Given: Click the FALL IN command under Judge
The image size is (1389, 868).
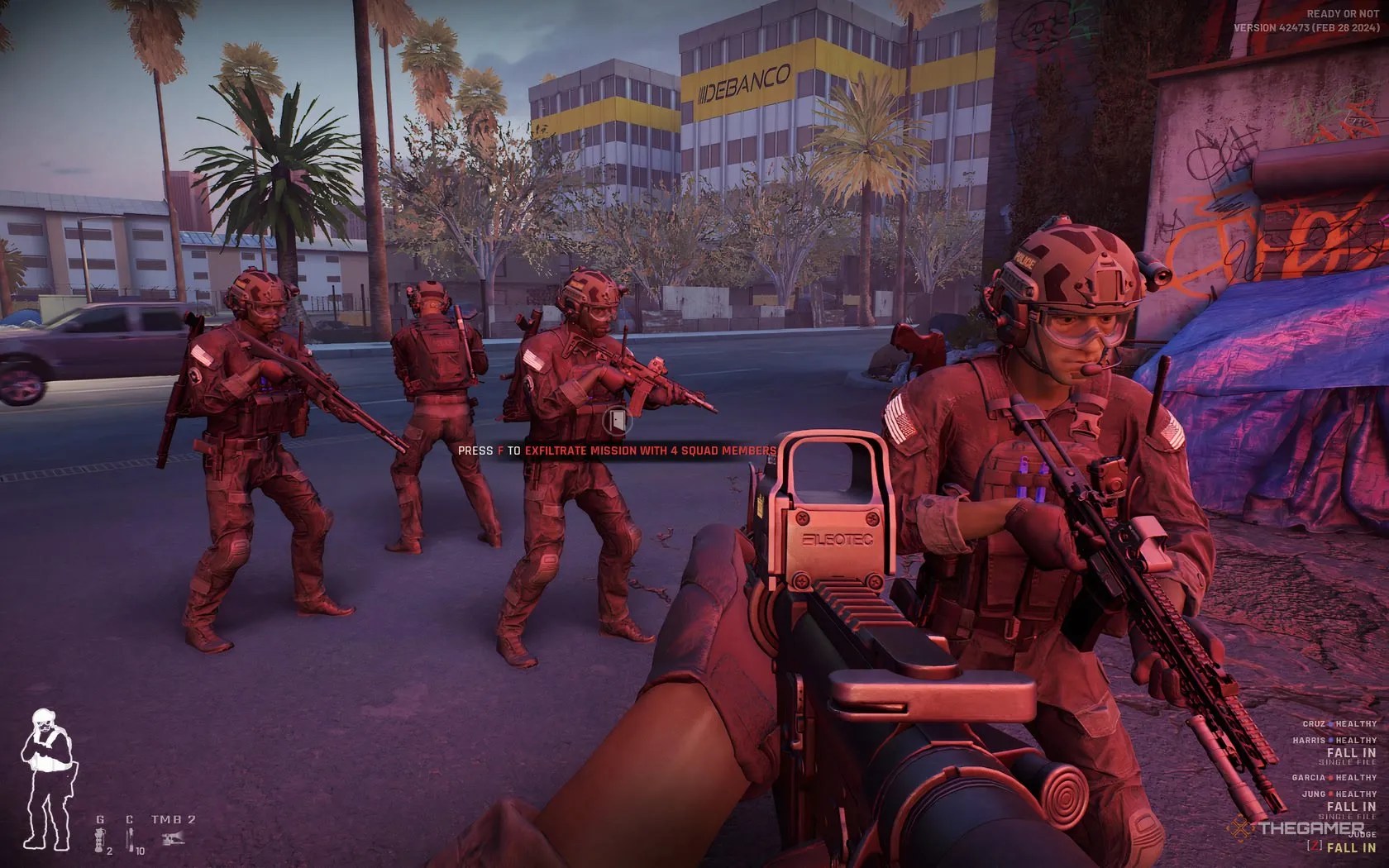Looking at the screenshot, I should (x=1350, y=847).
